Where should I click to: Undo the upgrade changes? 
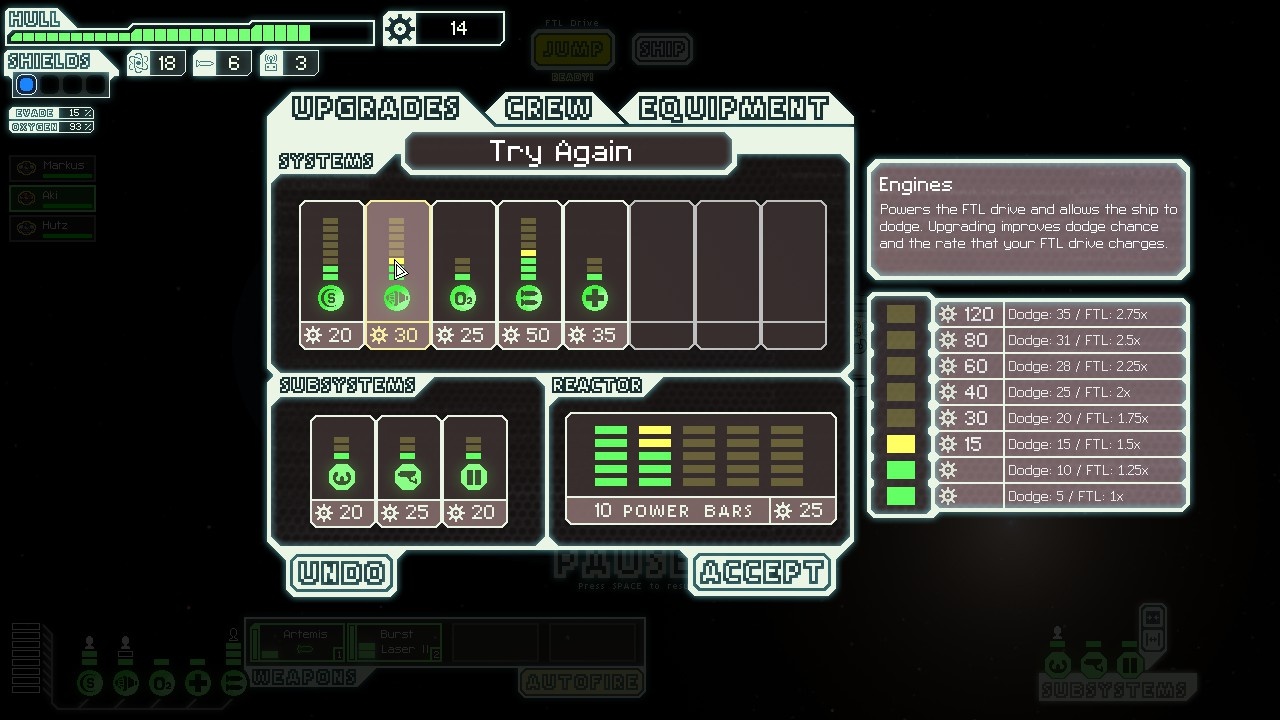(x=342, y=573)
